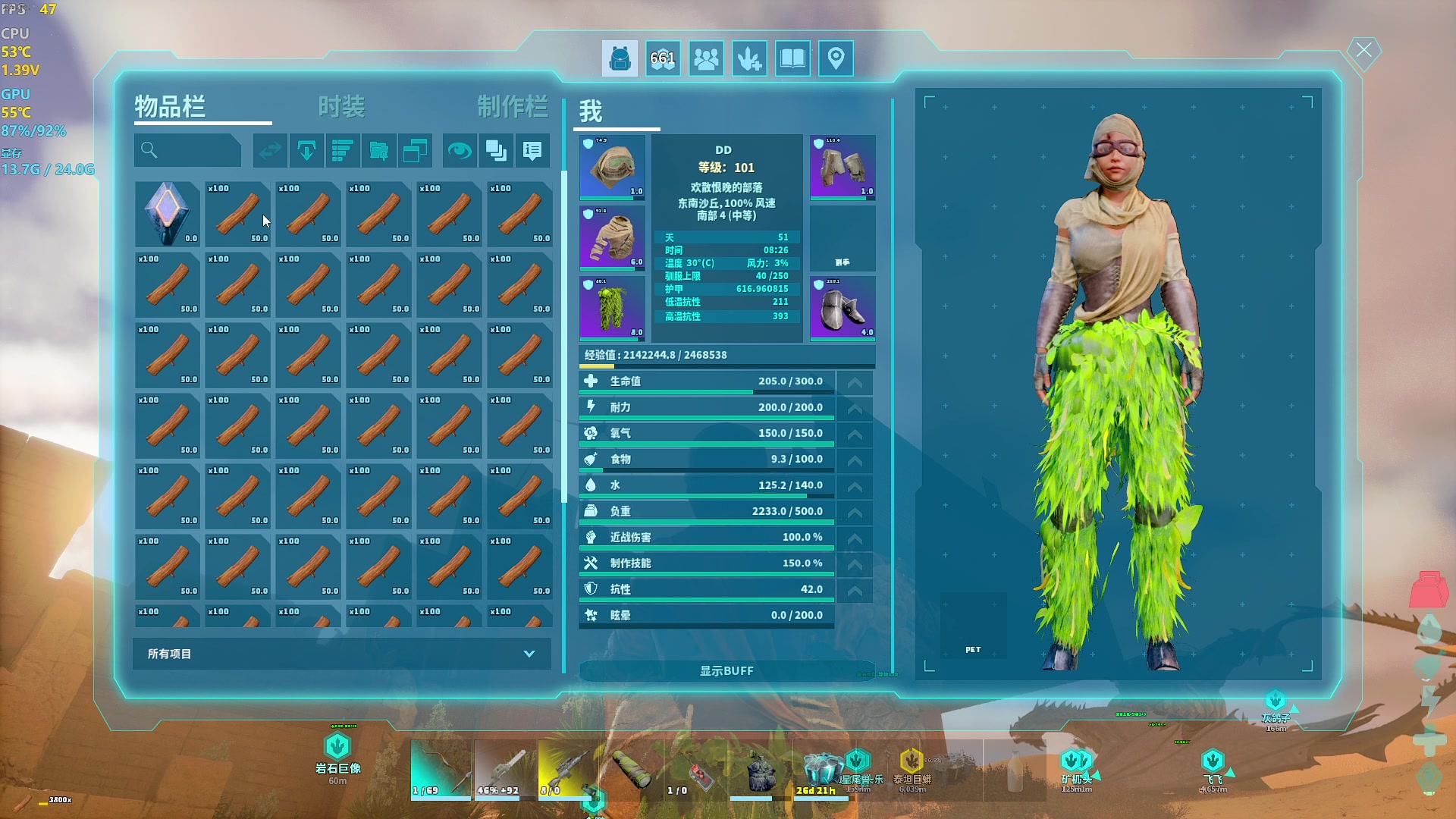Select the chest armor equipment slot
1456x819 pixels.
(612, 237)
